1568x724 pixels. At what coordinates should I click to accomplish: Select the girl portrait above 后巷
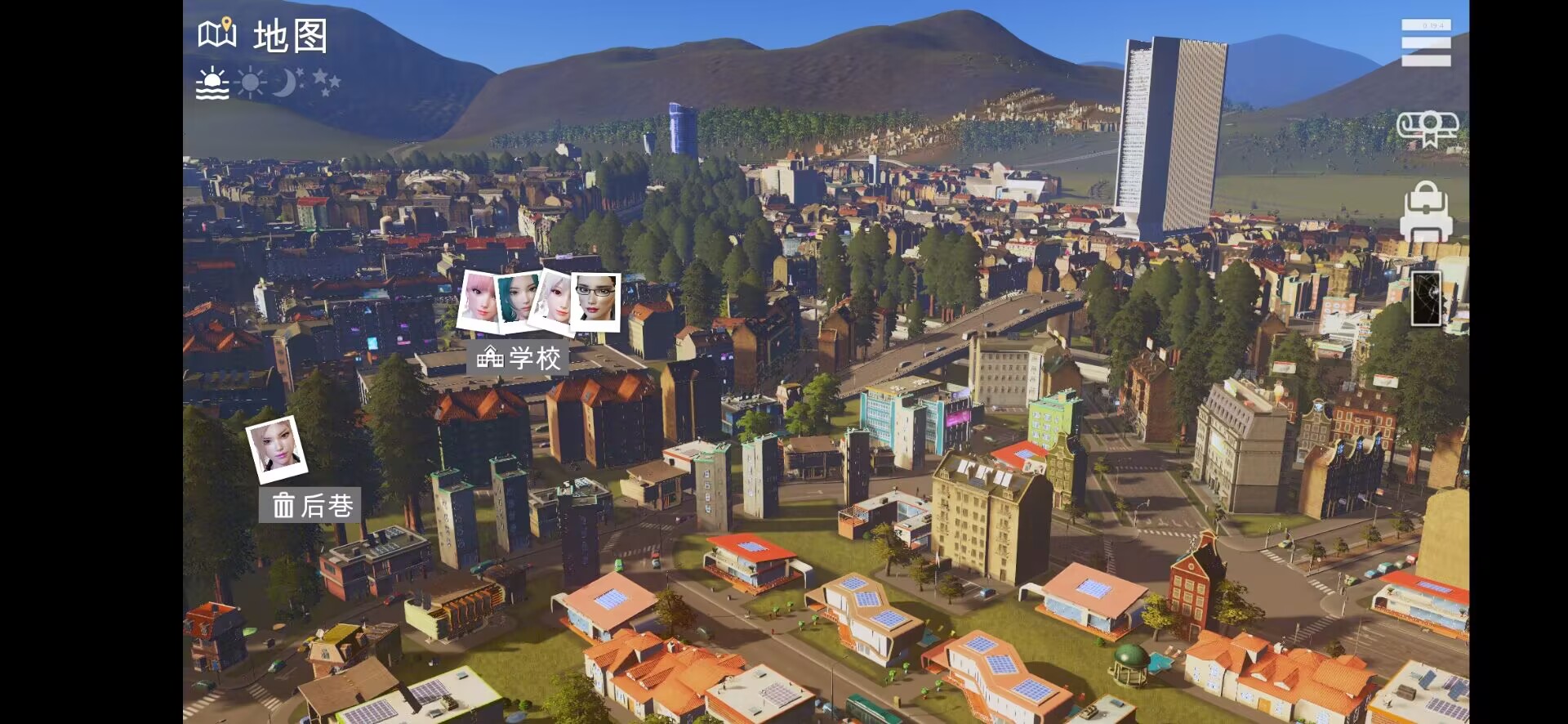[277, 449]
